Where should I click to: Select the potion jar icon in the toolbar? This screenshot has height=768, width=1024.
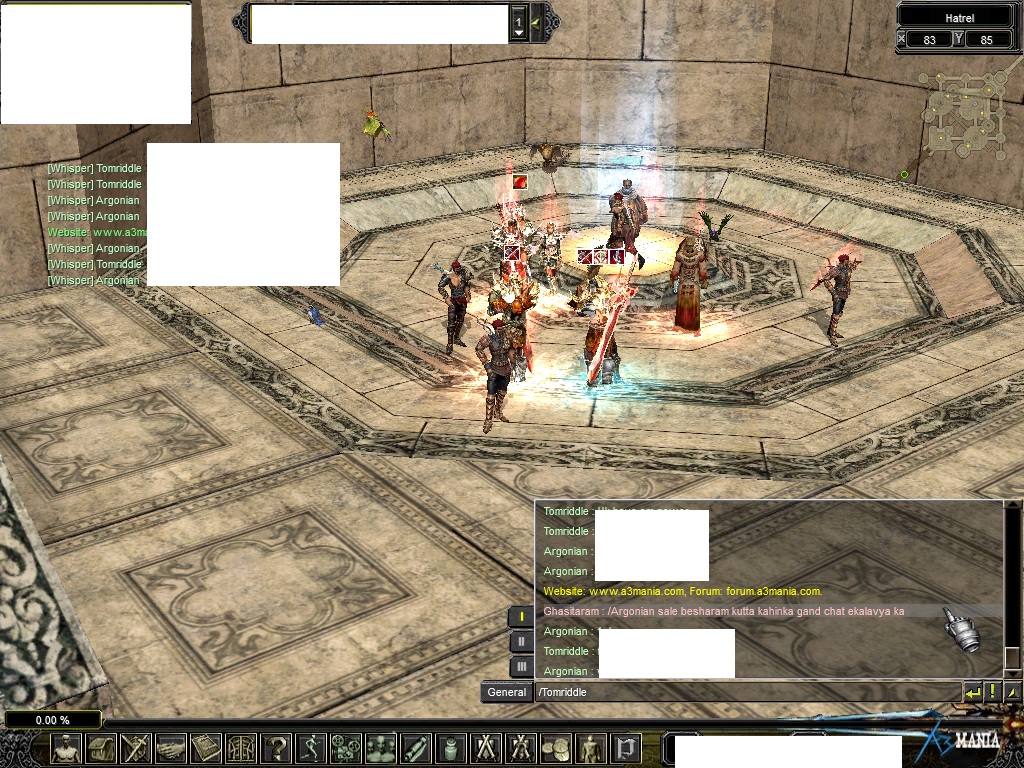[451, 748]
